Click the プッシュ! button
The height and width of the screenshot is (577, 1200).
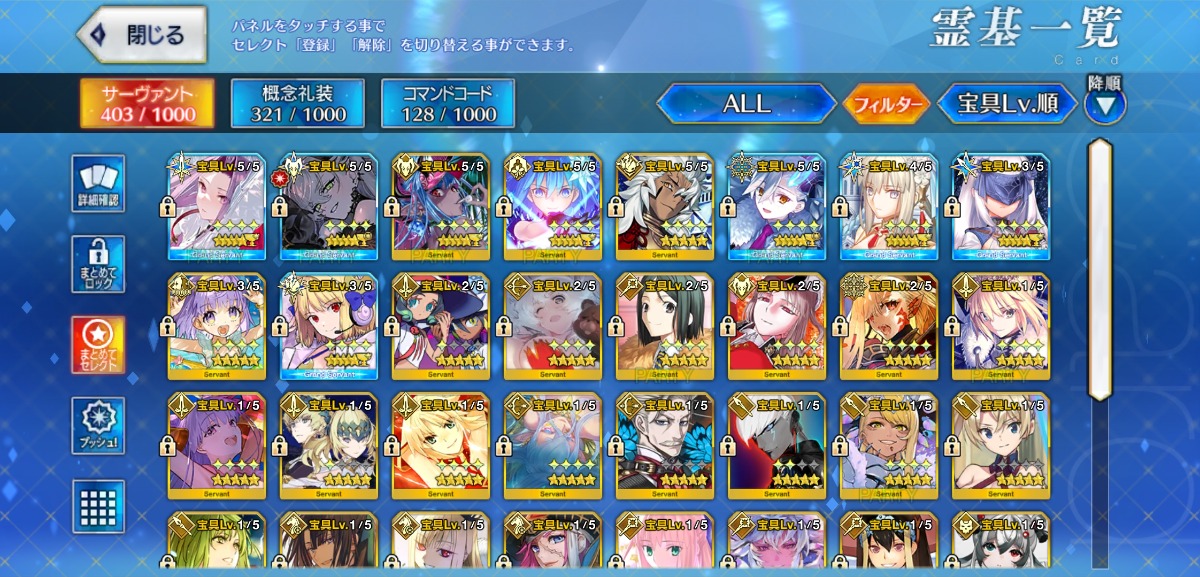coord(99,426)
